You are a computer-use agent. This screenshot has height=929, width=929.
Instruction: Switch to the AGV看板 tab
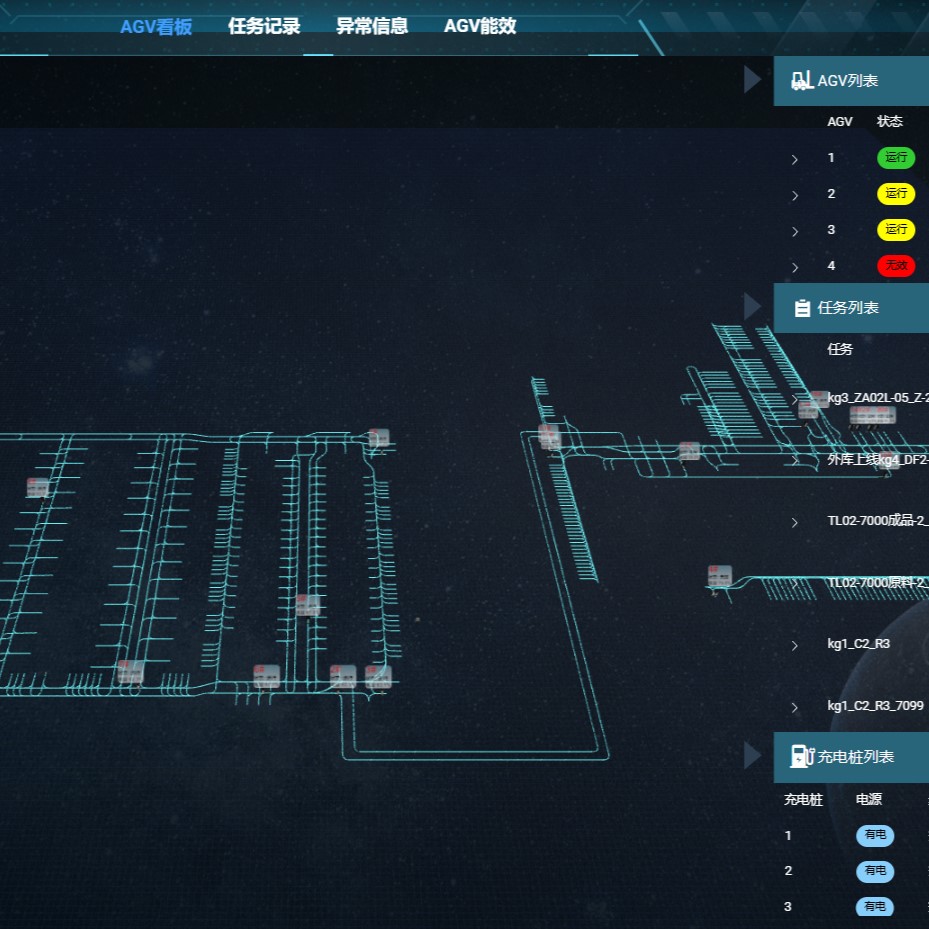point(156,27)
